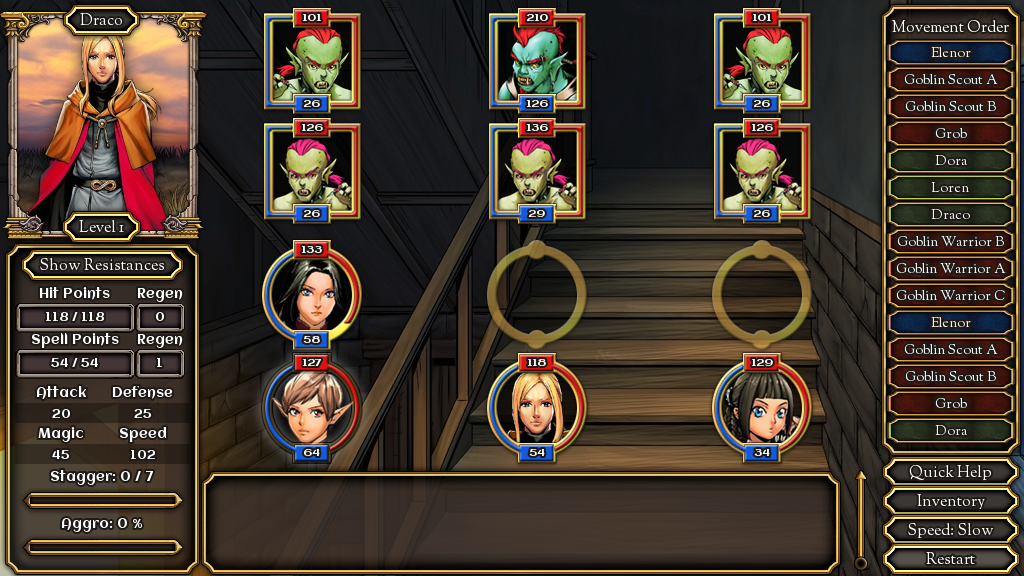This screenshot has width=1024, height=576.
Task: Select the blonde hero with 118 HP
Action: point(537,407)
